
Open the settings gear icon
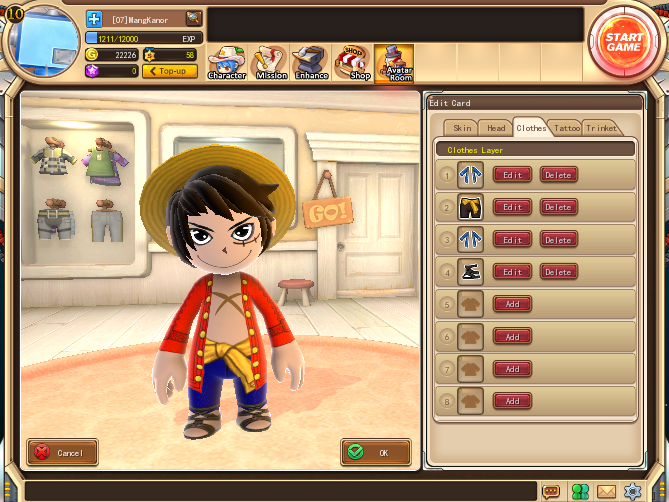[x=632, y=491]
